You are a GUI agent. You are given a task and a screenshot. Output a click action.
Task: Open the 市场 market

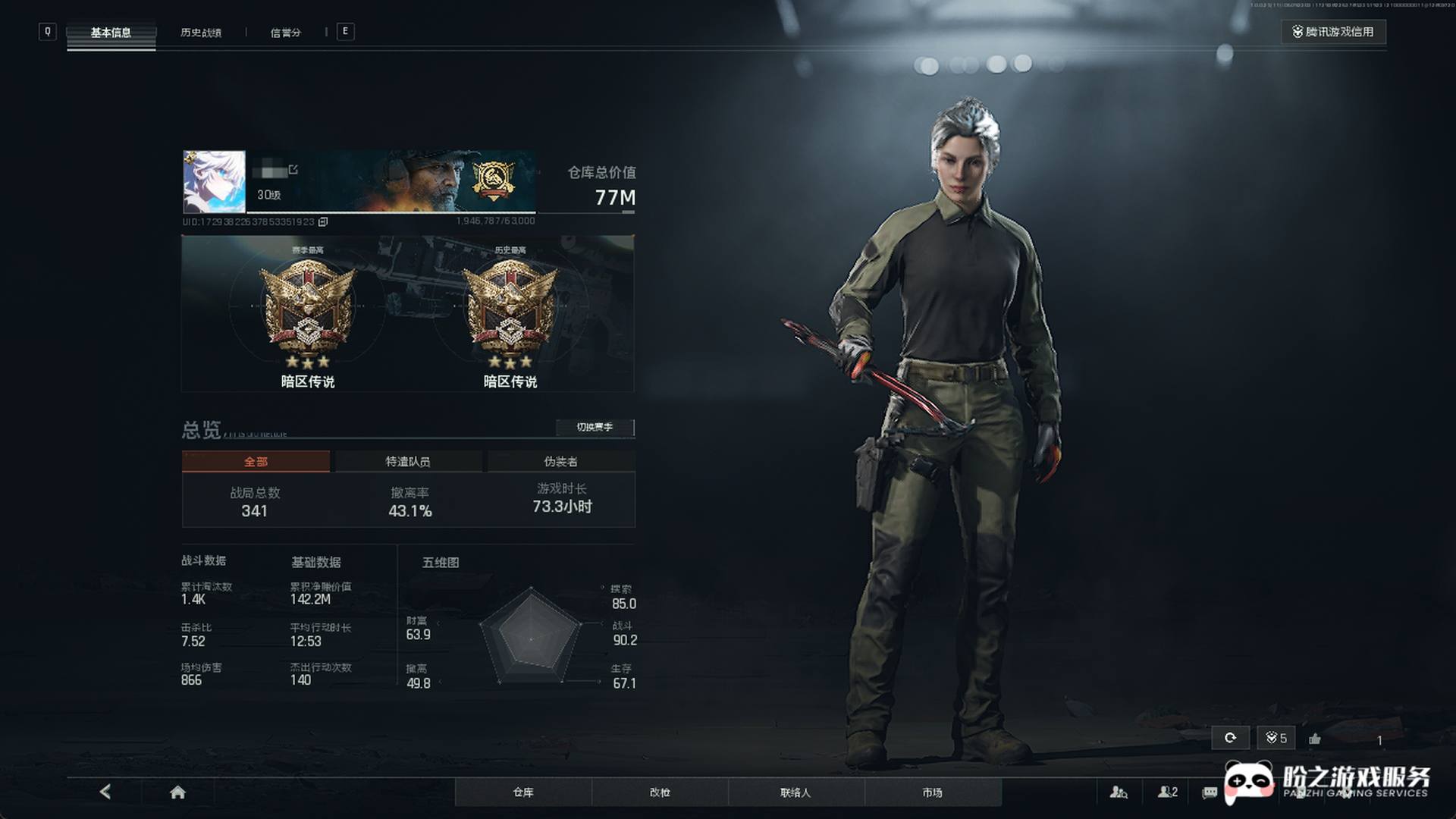pyautogui.click(x=932, y=792)
